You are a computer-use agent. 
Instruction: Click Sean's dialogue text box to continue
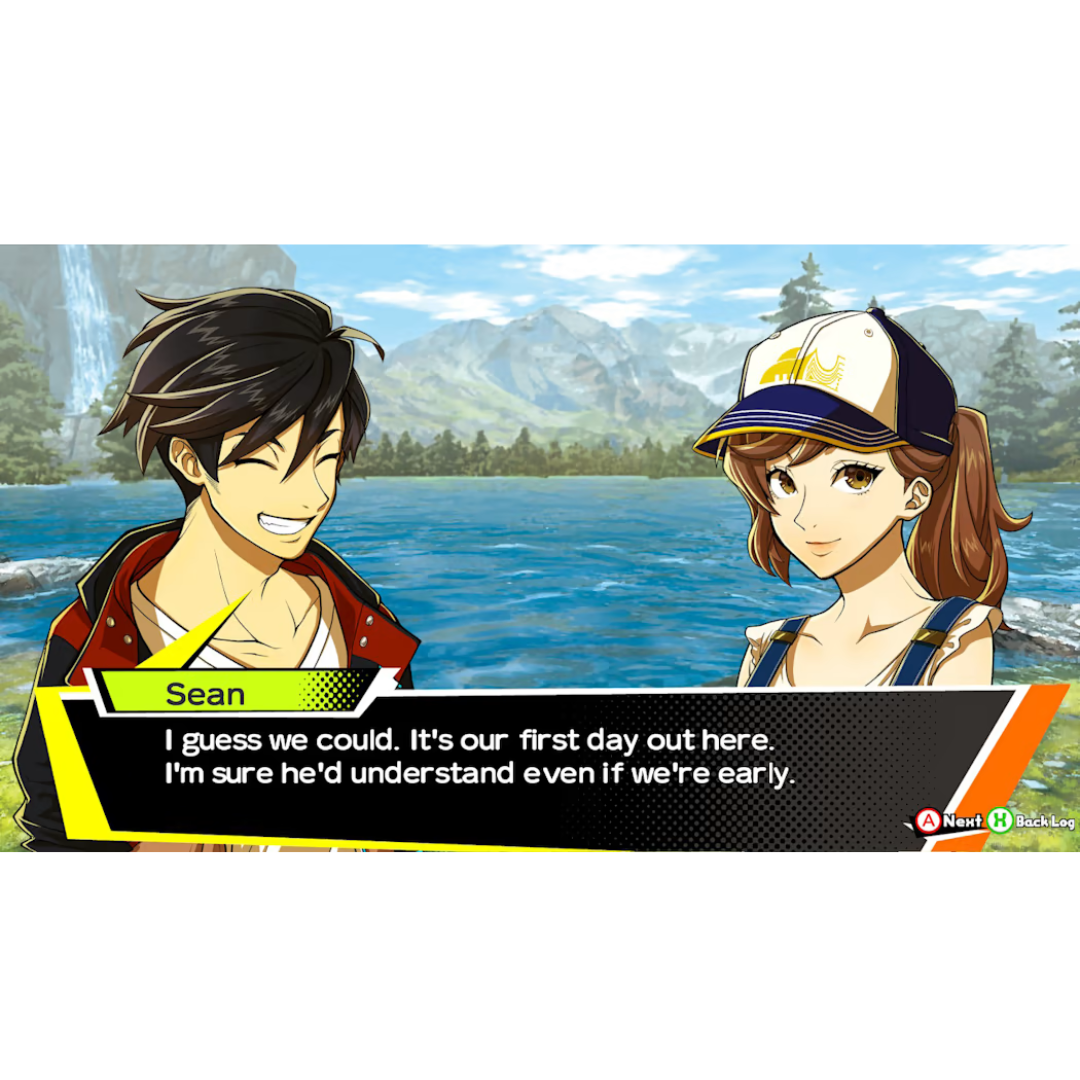click(480, 758)
